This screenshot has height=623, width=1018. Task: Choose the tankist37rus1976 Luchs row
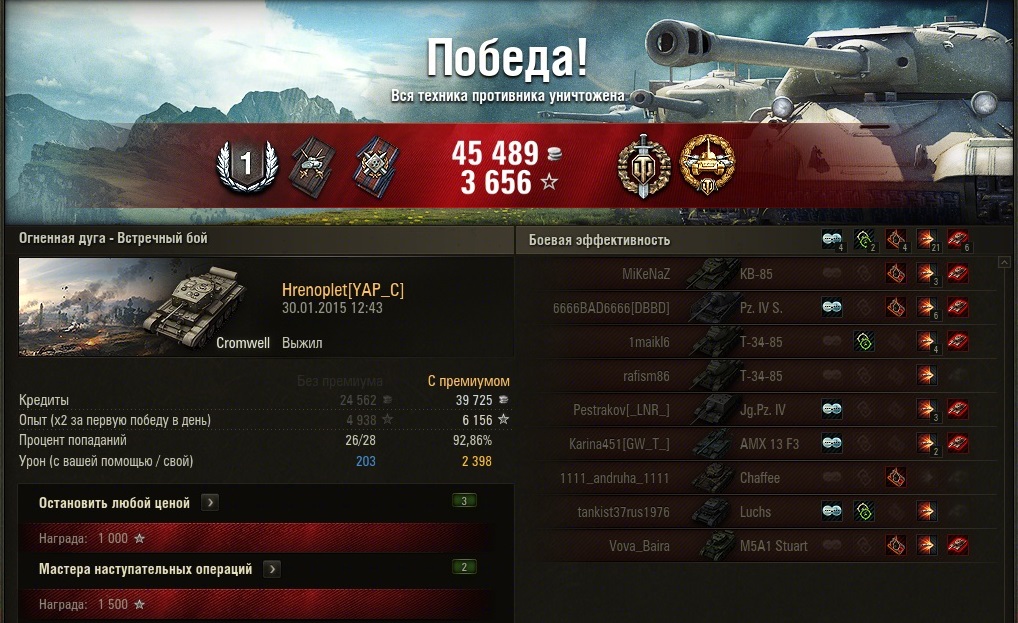coord(755,512)
